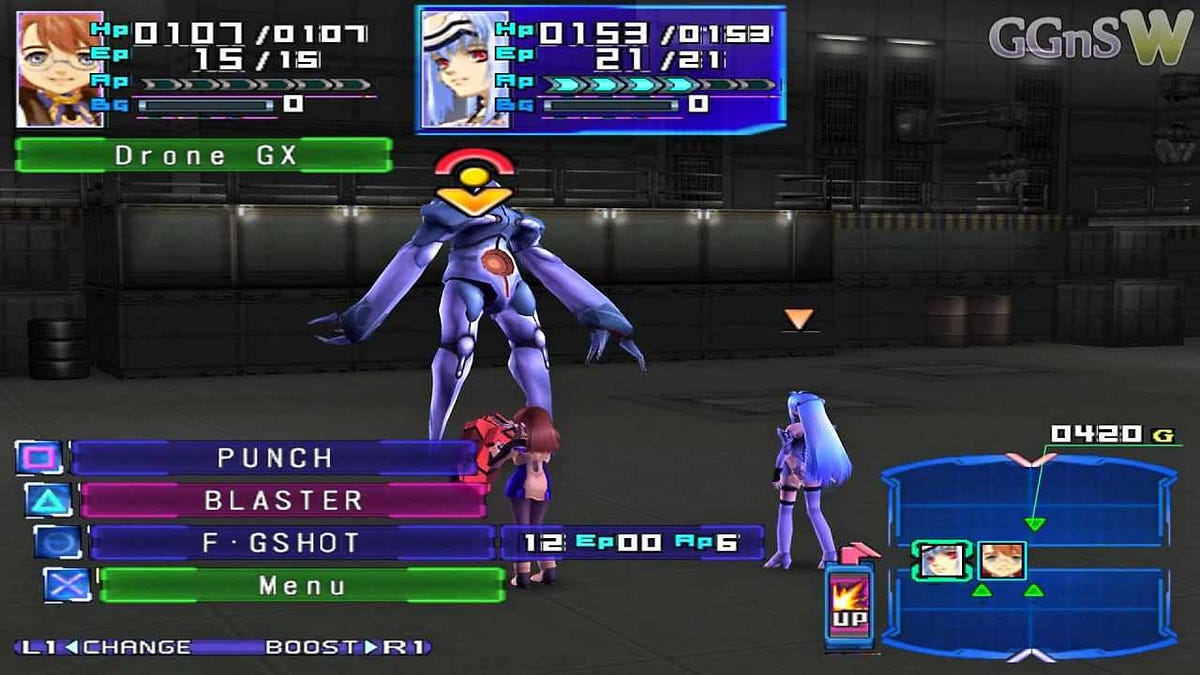The height and width of the screenshot is (675, 1200).
Task: Select Shion portrait in turn order panel
Action: pos(1001,561)
